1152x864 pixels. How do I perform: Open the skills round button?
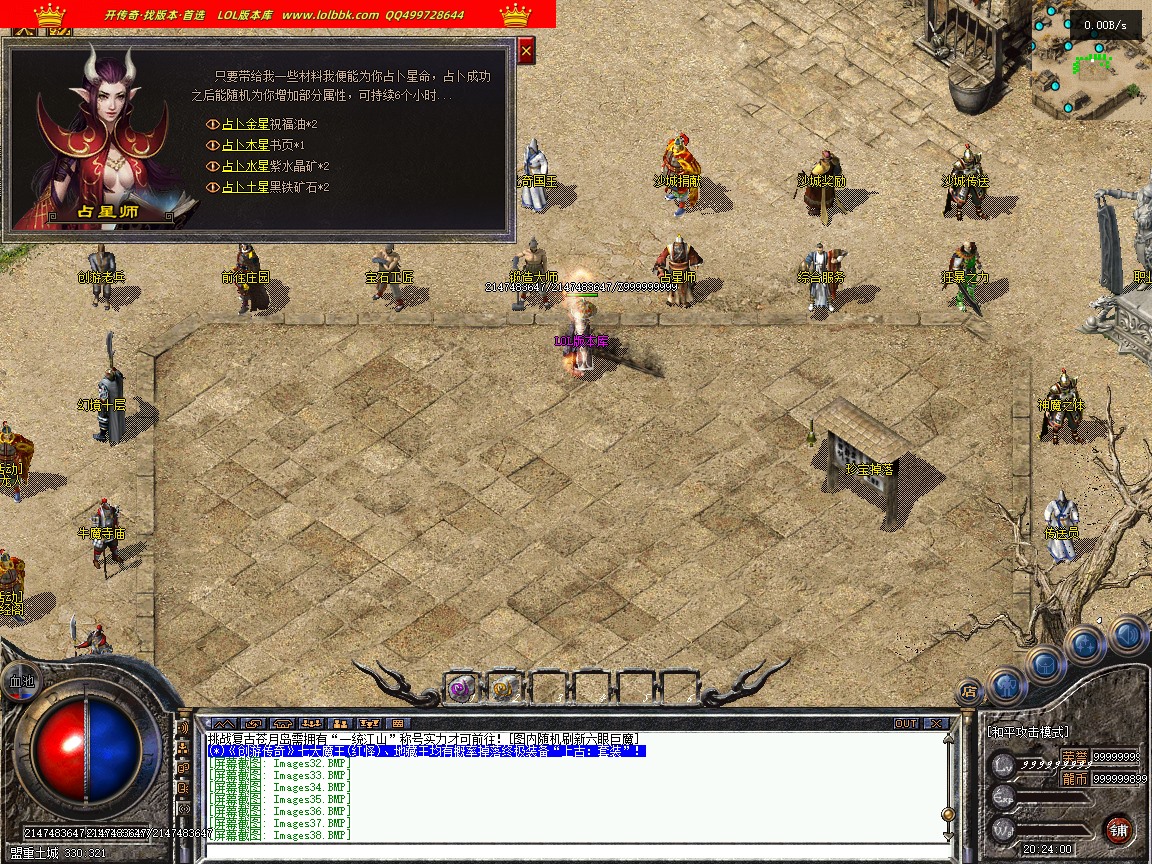pyautogui.click(x=1085, y=644)
